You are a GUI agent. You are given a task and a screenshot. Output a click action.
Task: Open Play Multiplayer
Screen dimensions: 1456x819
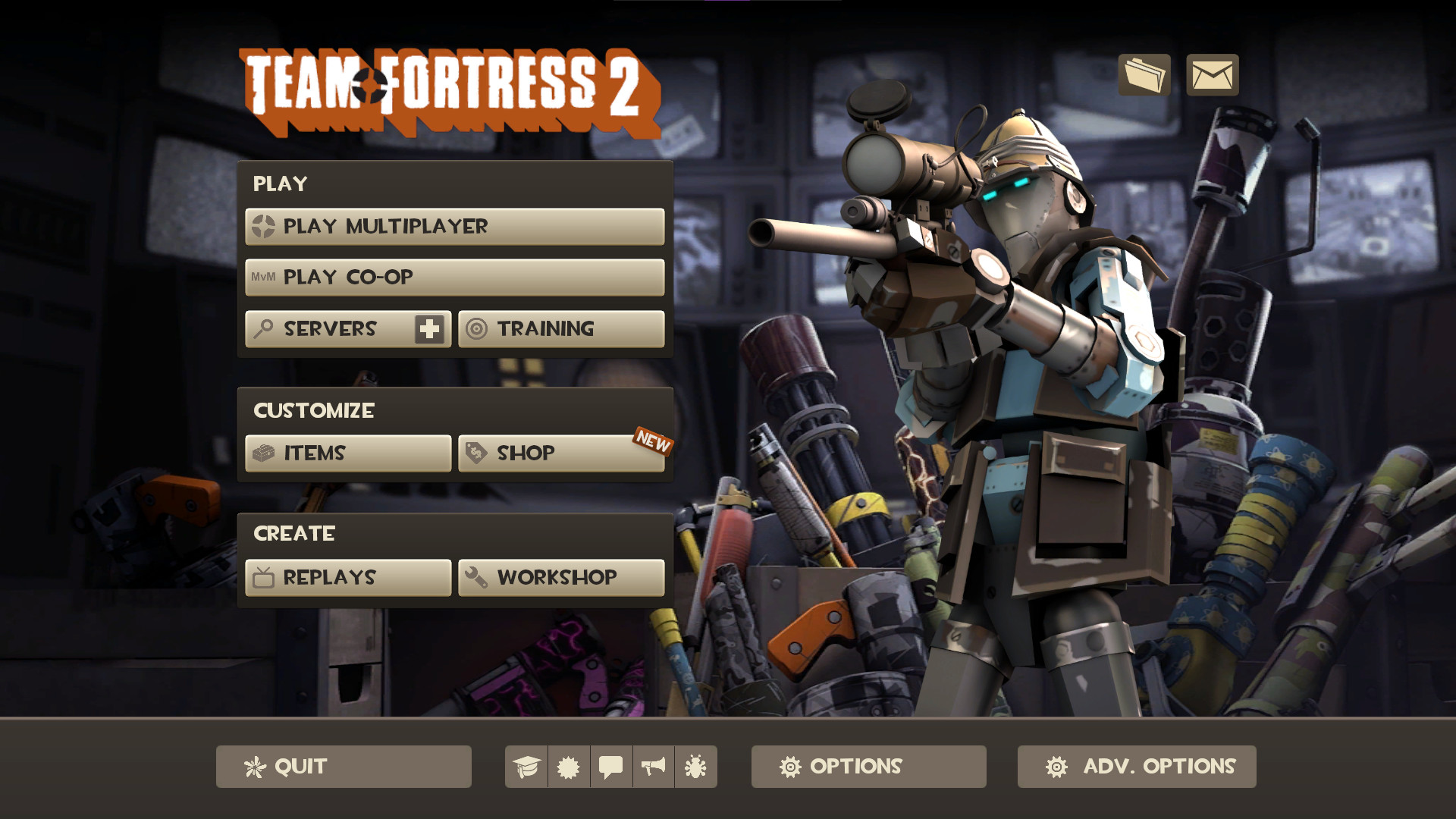453,226
